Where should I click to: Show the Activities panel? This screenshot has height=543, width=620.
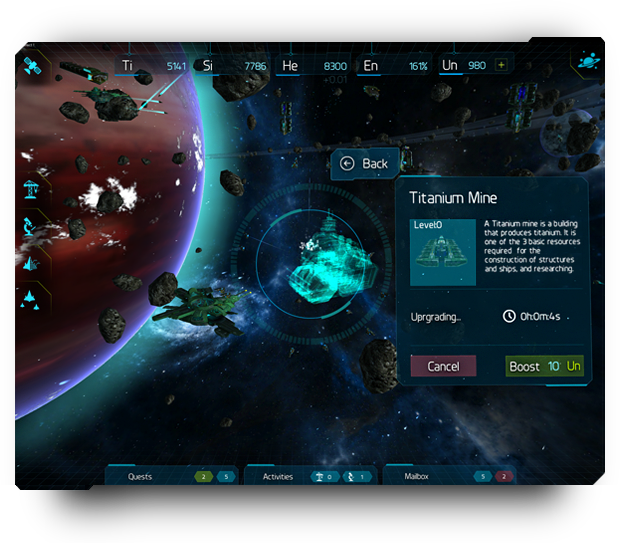278,477
